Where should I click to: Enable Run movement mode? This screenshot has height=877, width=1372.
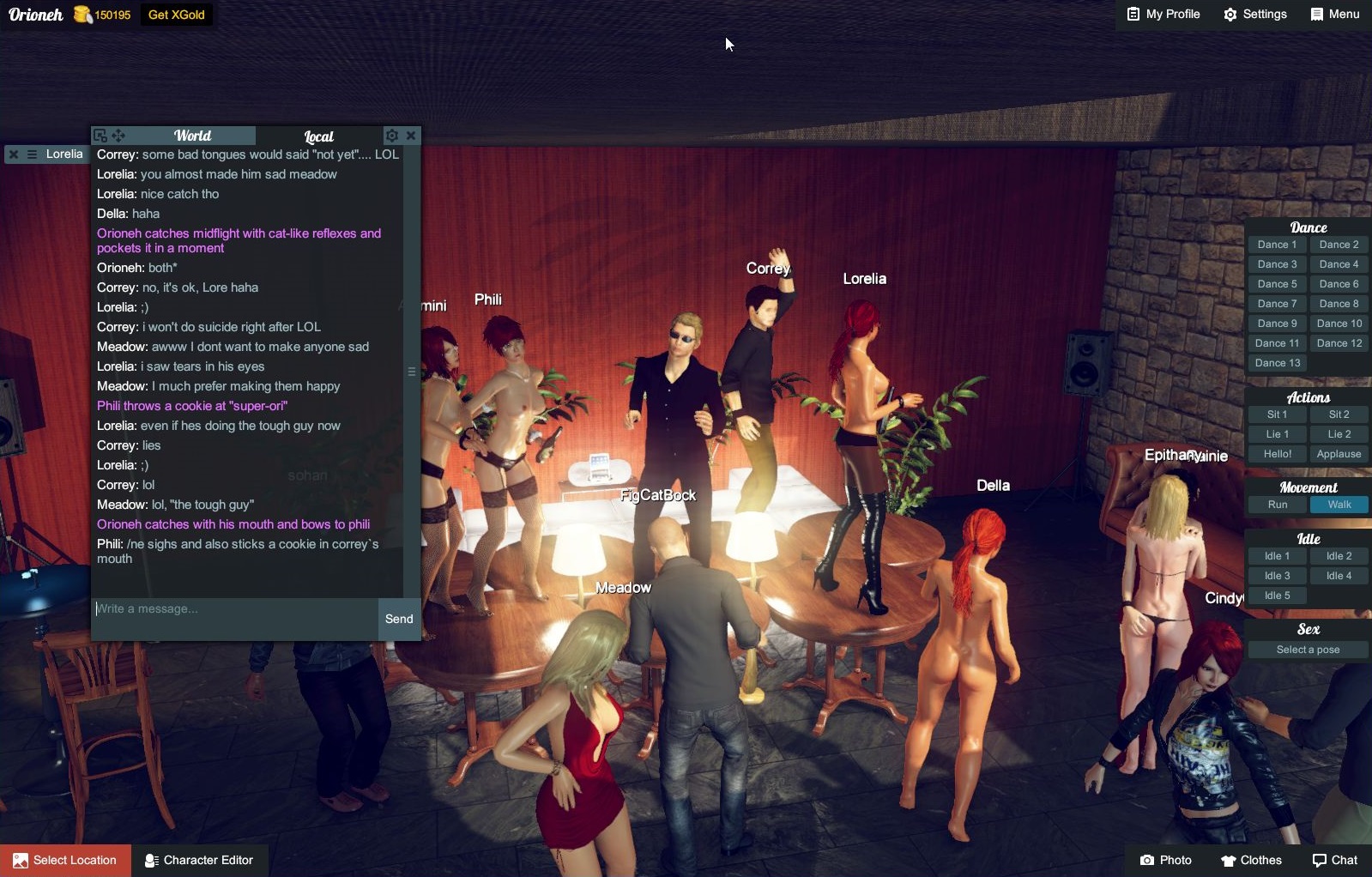1276,505
